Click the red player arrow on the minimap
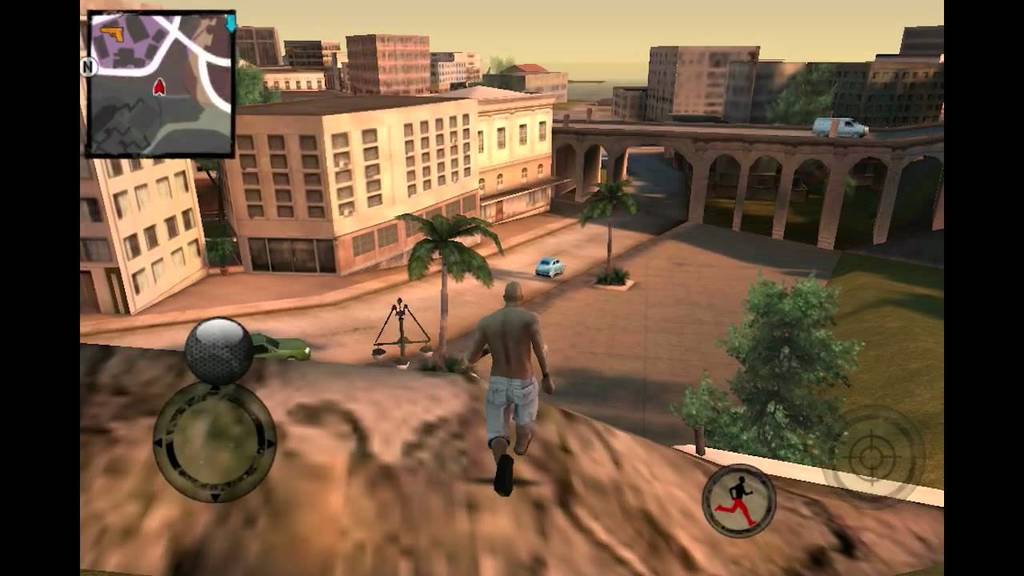1024x576 pixels. (159, 88)
